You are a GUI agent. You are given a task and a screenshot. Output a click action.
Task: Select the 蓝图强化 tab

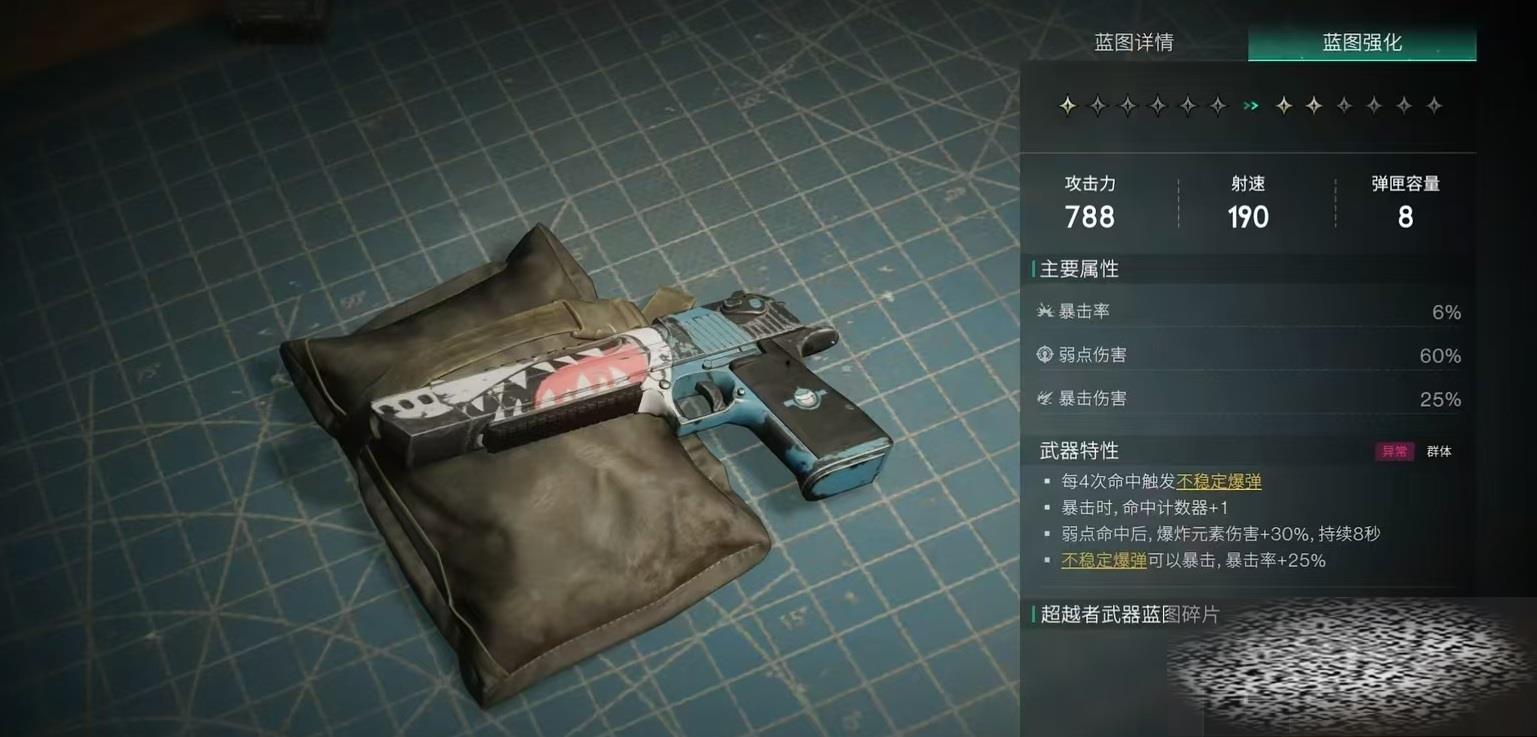pyautogui.click(x=1361, y=43)
